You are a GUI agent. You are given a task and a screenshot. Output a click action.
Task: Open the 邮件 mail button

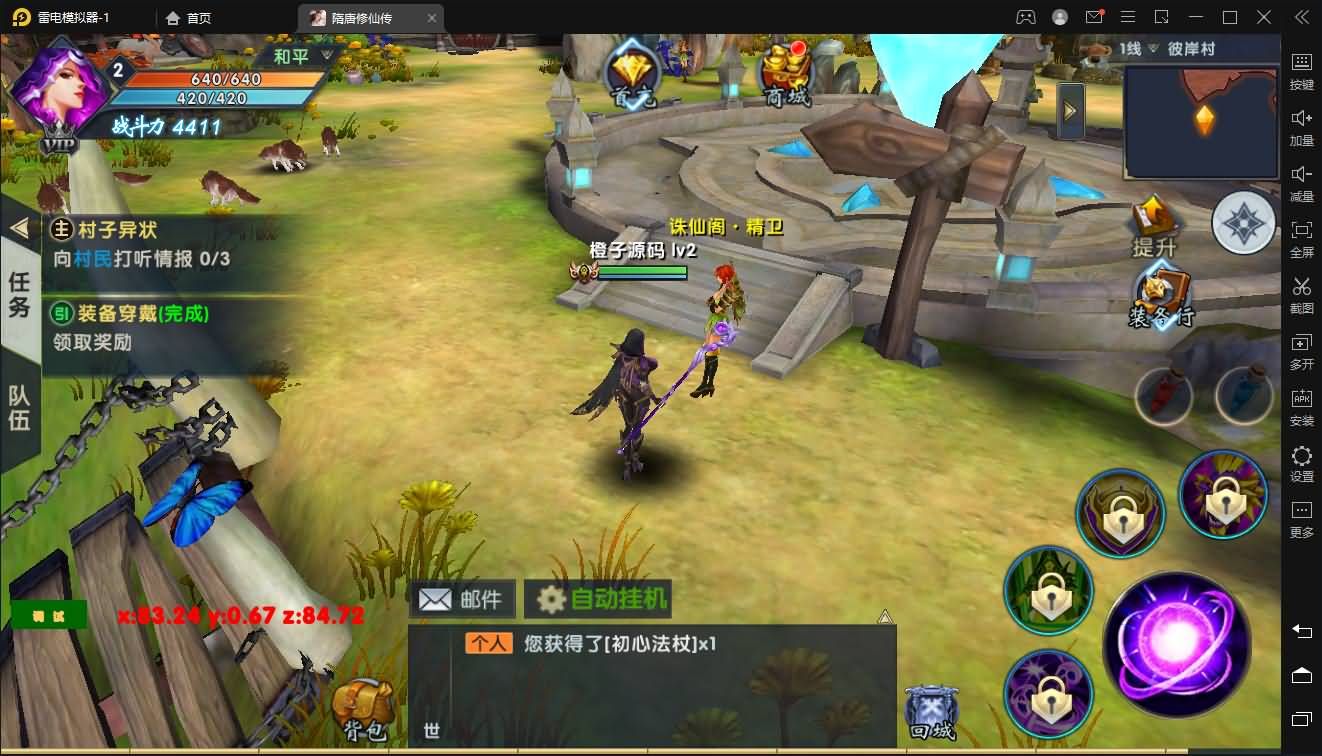pyautogui.click(x=462, y=599)
